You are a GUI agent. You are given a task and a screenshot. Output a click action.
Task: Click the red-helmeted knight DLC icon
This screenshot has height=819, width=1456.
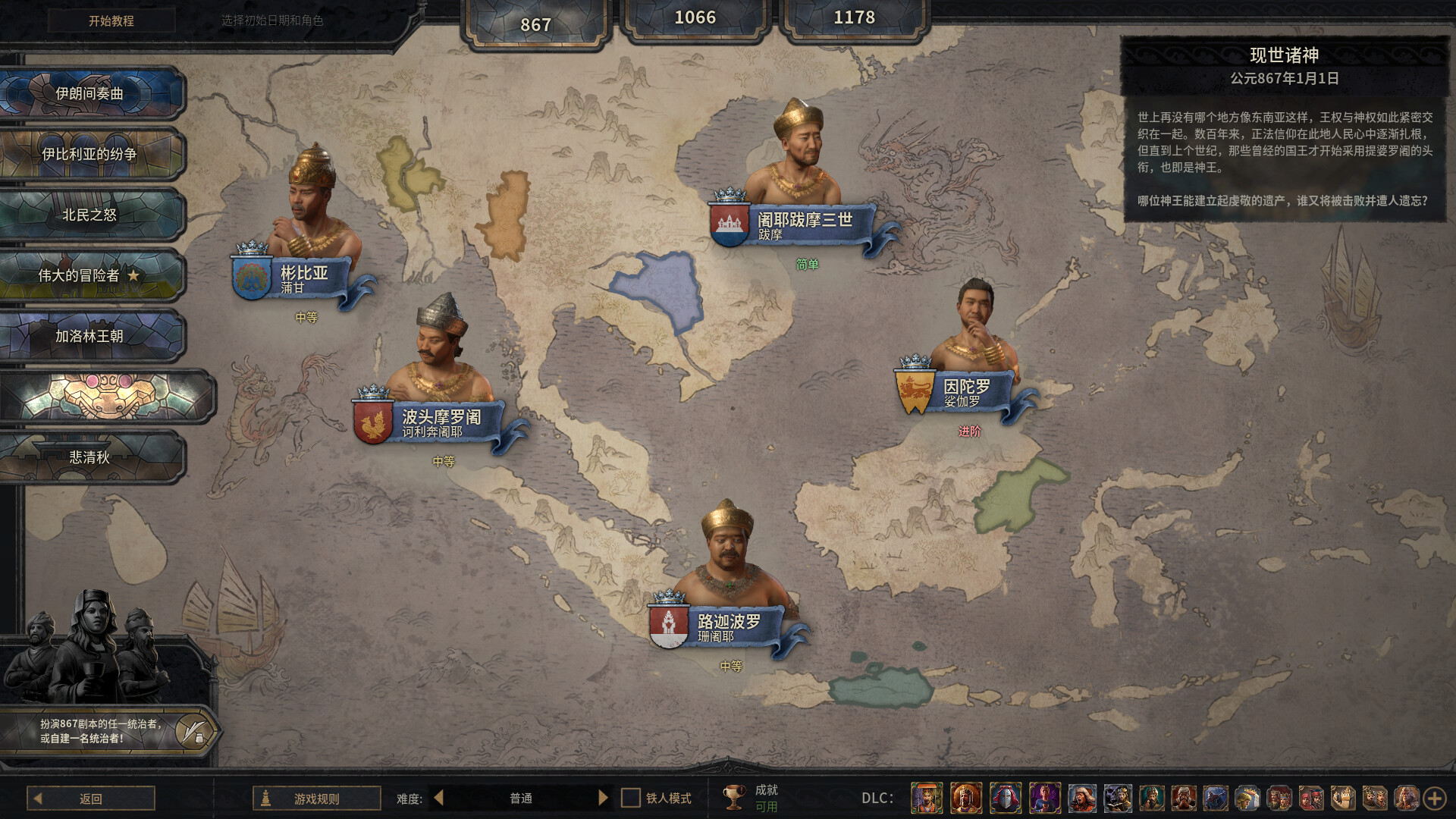(x=1006, y=798)
